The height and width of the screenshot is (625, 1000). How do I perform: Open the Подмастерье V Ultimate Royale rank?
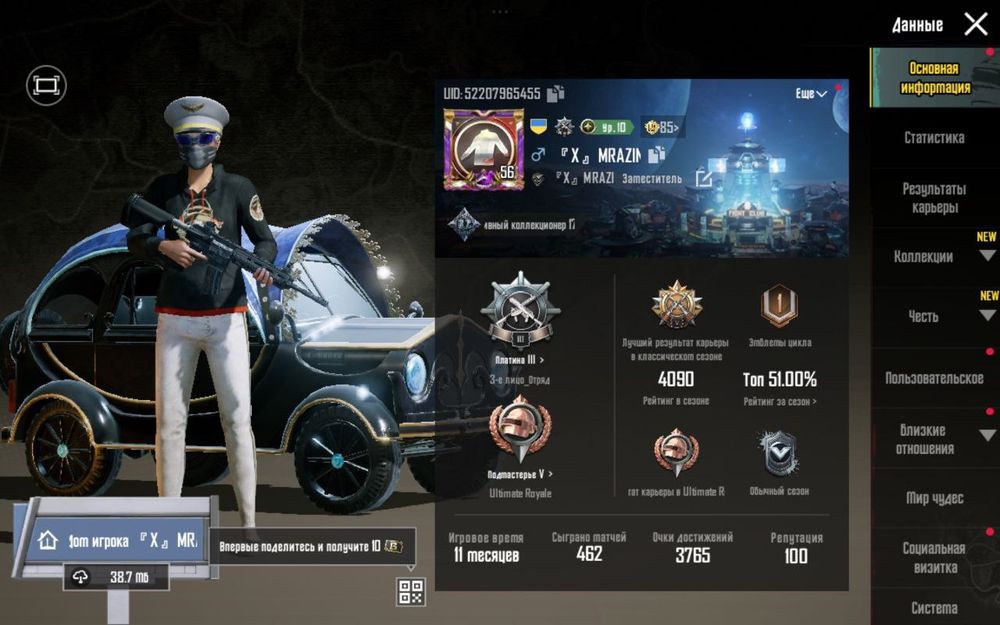tap(519, 473)
